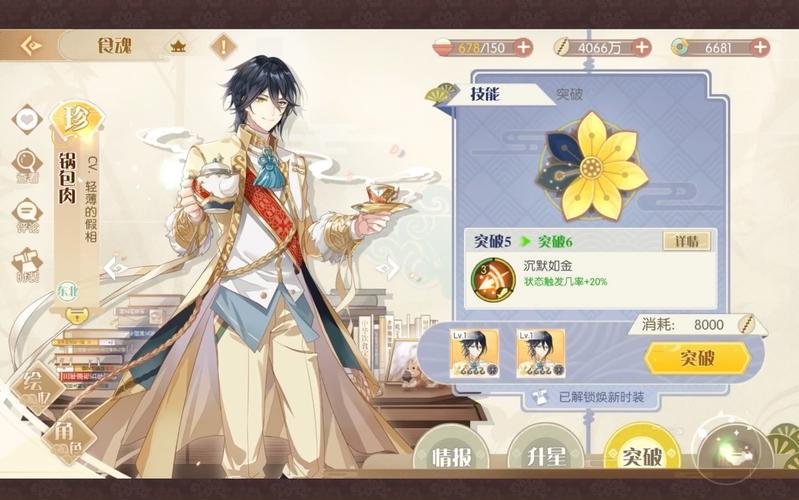799x500 pixels.
Task: Switch to the 突破 tab in panel
Action: pyautogui.click(x=569, y=94)
